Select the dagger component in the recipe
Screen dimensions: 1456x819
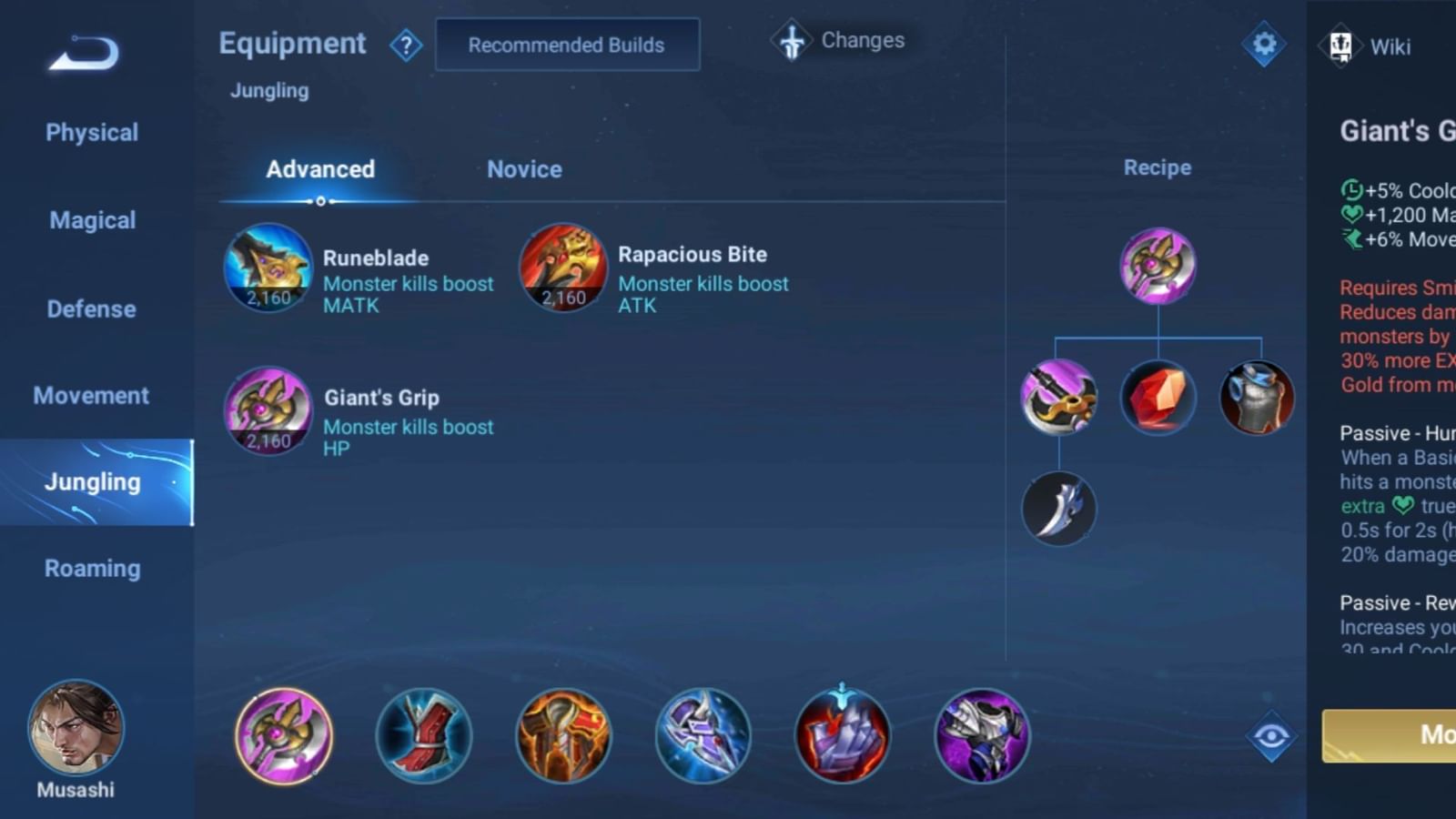[x=1058, y=509]
